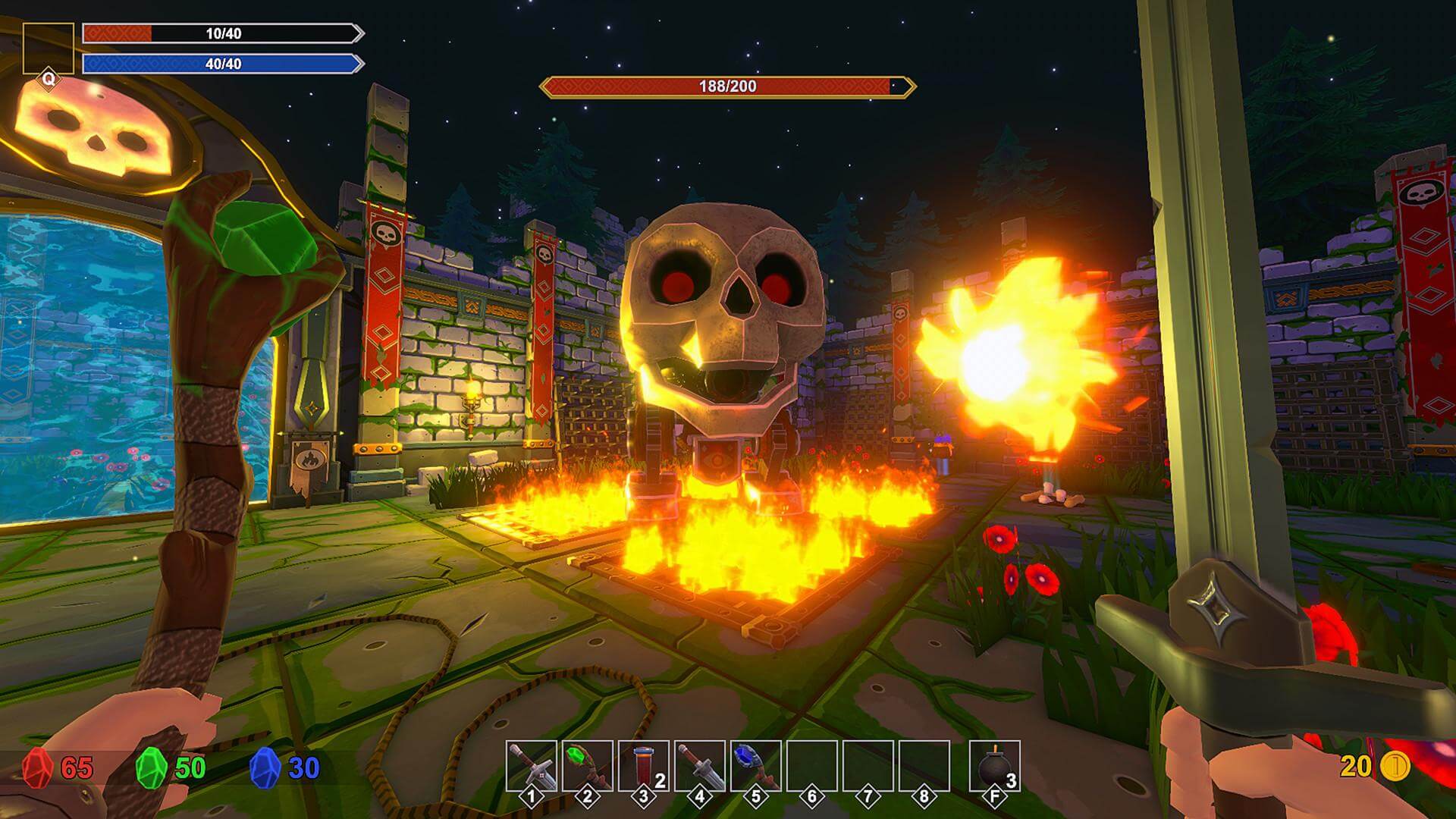Switch to the blue gem staff
Viewport: 1456px width, 819px height.
tap(755, 766)
